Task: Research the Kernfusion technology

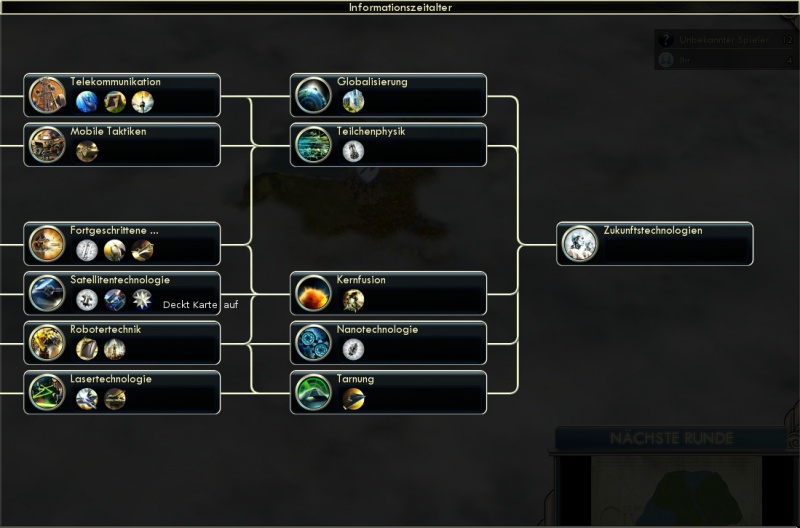Action: pos(388,293)
